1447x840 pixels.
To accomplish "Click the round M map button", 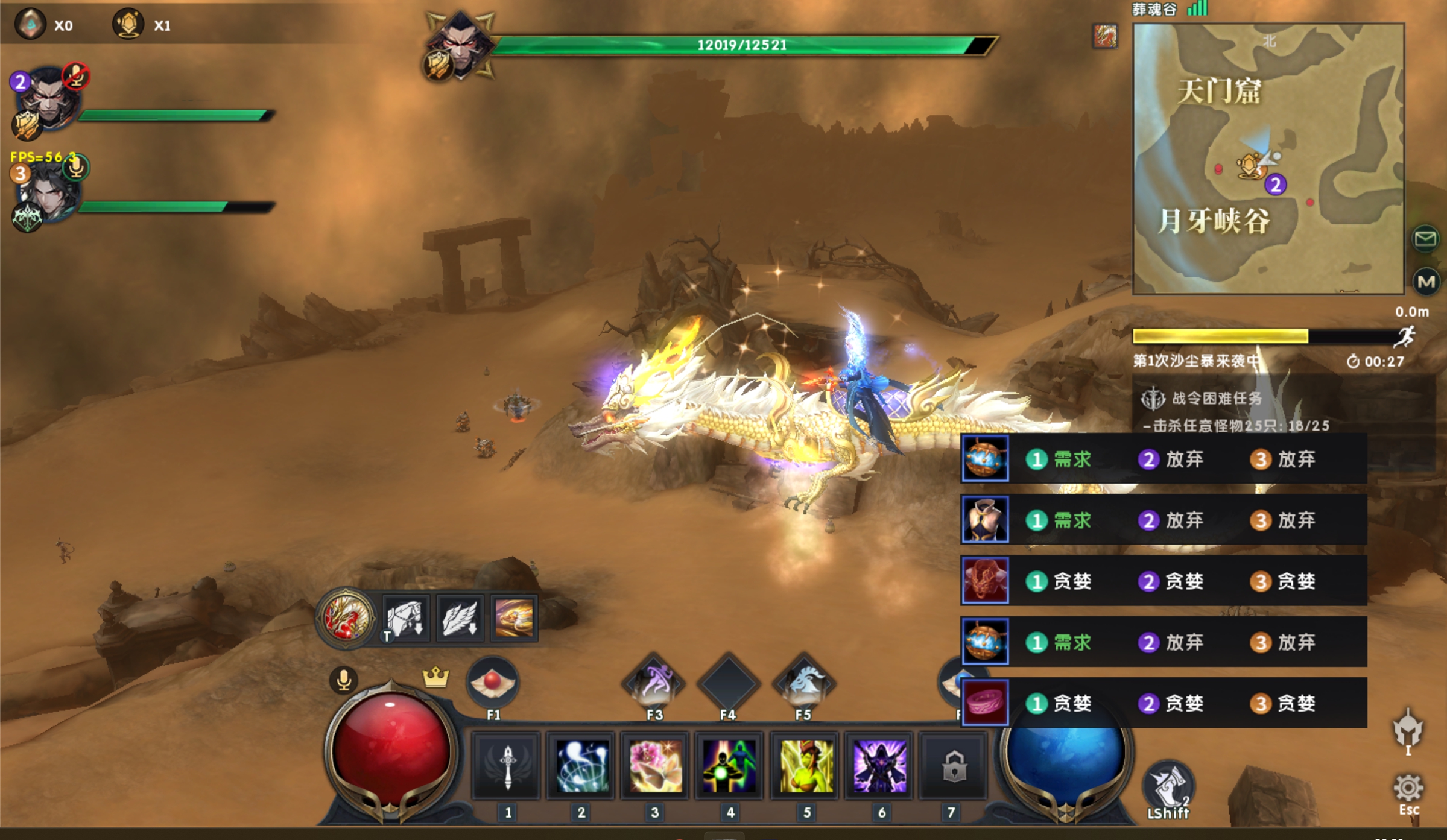I will (x=1425, y=282).
